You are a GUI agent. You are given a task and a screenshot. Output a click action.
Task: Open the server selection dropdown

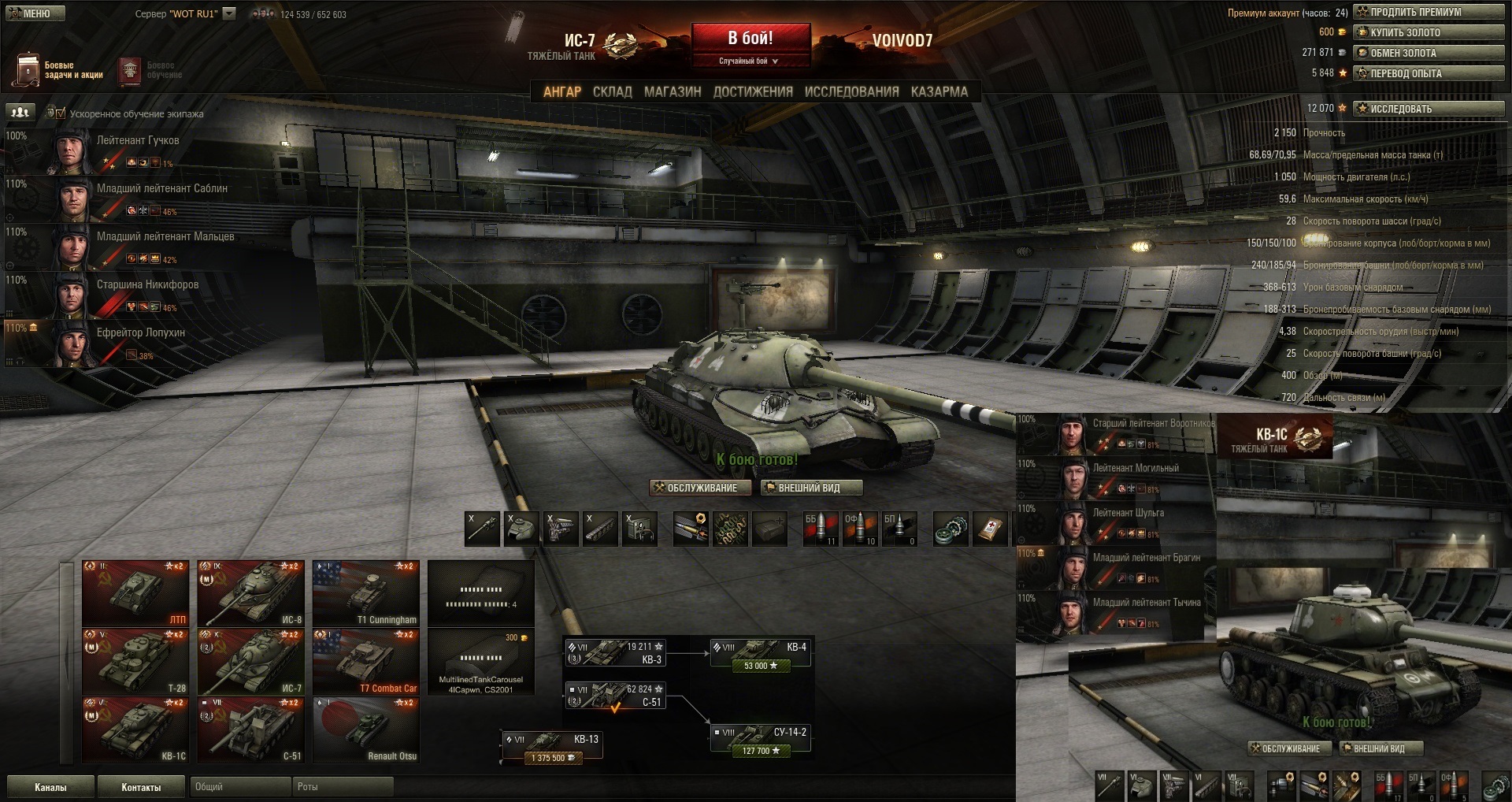[x=229, y=13]
